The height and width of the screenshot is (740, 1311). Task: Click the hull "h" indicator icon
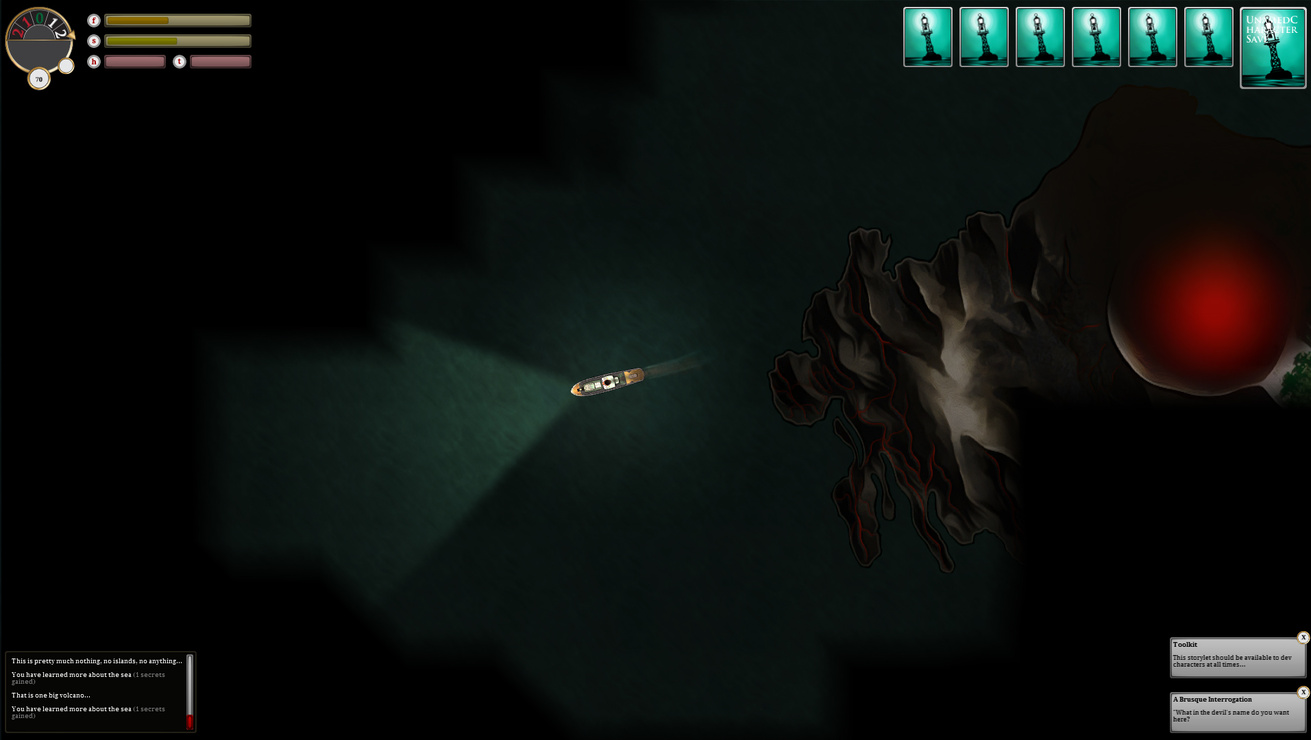(93, 62)
